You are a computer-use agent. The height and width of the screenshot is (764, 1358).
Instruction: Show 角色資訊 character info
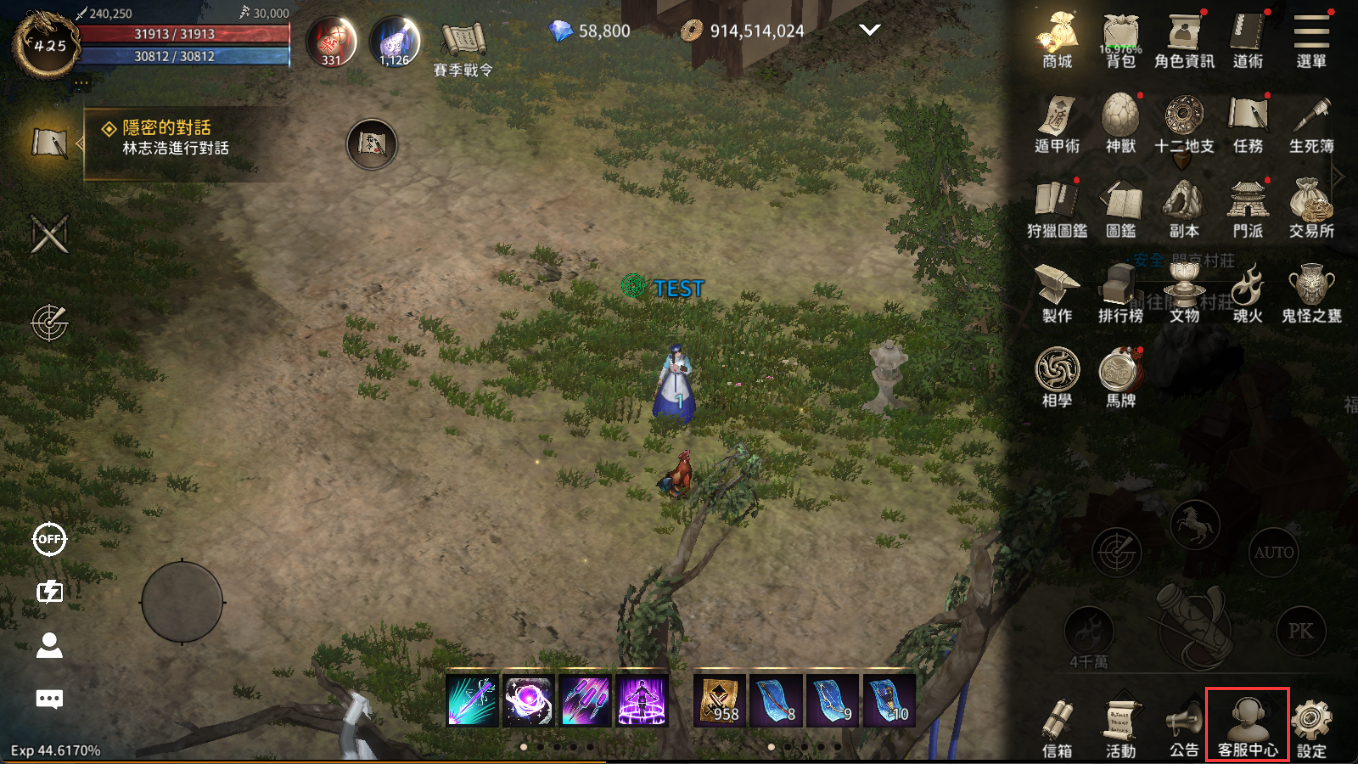tap(1184, 38)
